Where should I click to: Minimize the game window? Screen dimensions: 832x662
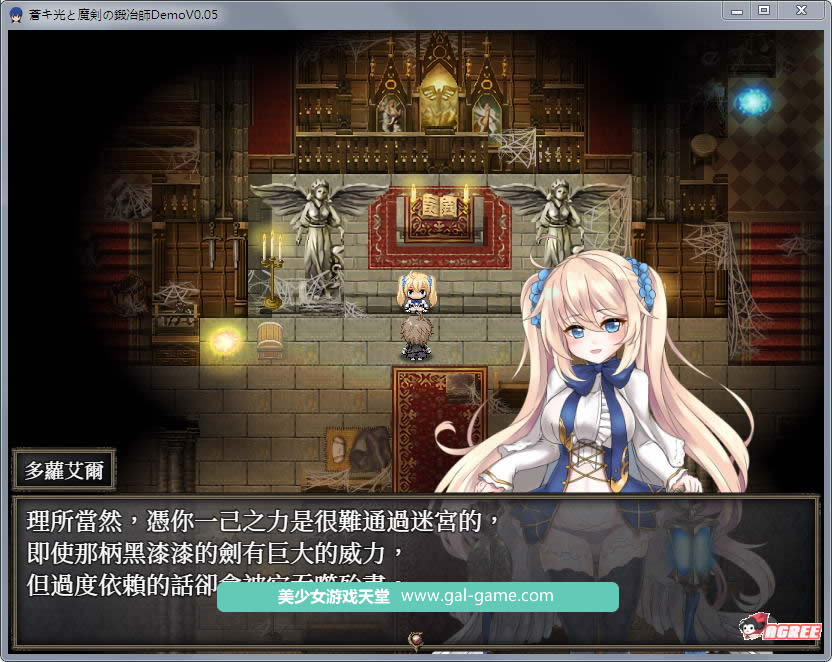coord(737,10)
